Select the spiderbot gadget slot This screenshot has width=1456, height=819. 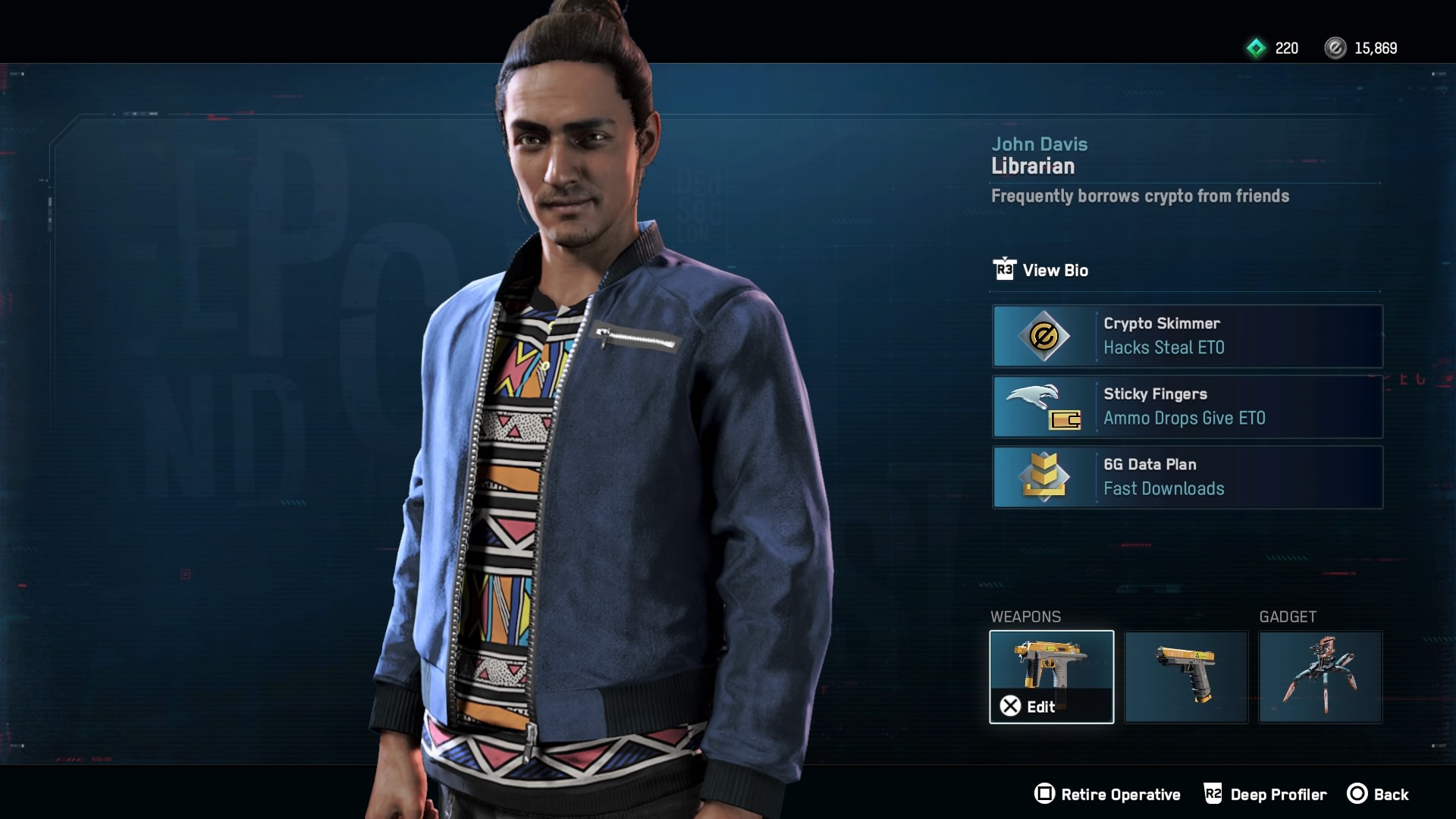[x=1321, y=676]
